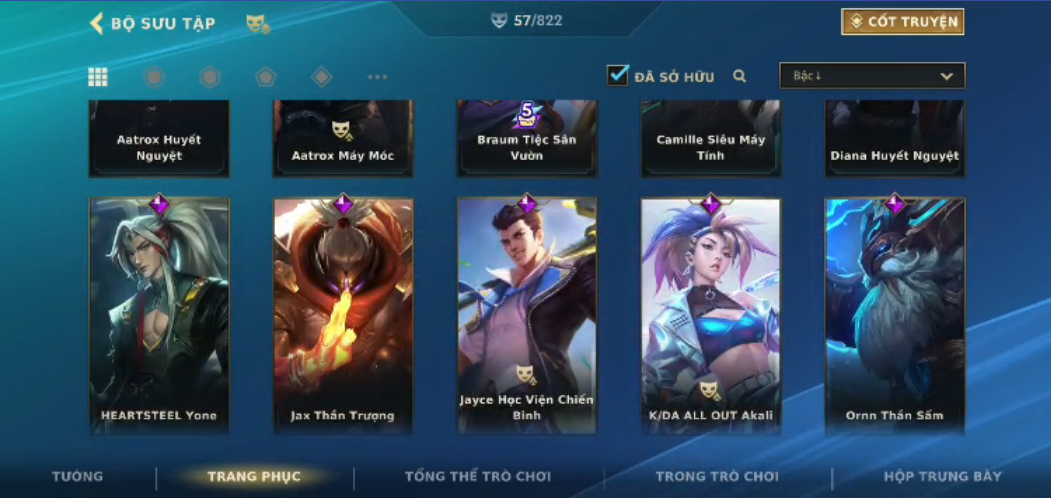Choose the Jax Thần Trượng skin
This screenshot has width=1051, height=498.
point(343,315)
